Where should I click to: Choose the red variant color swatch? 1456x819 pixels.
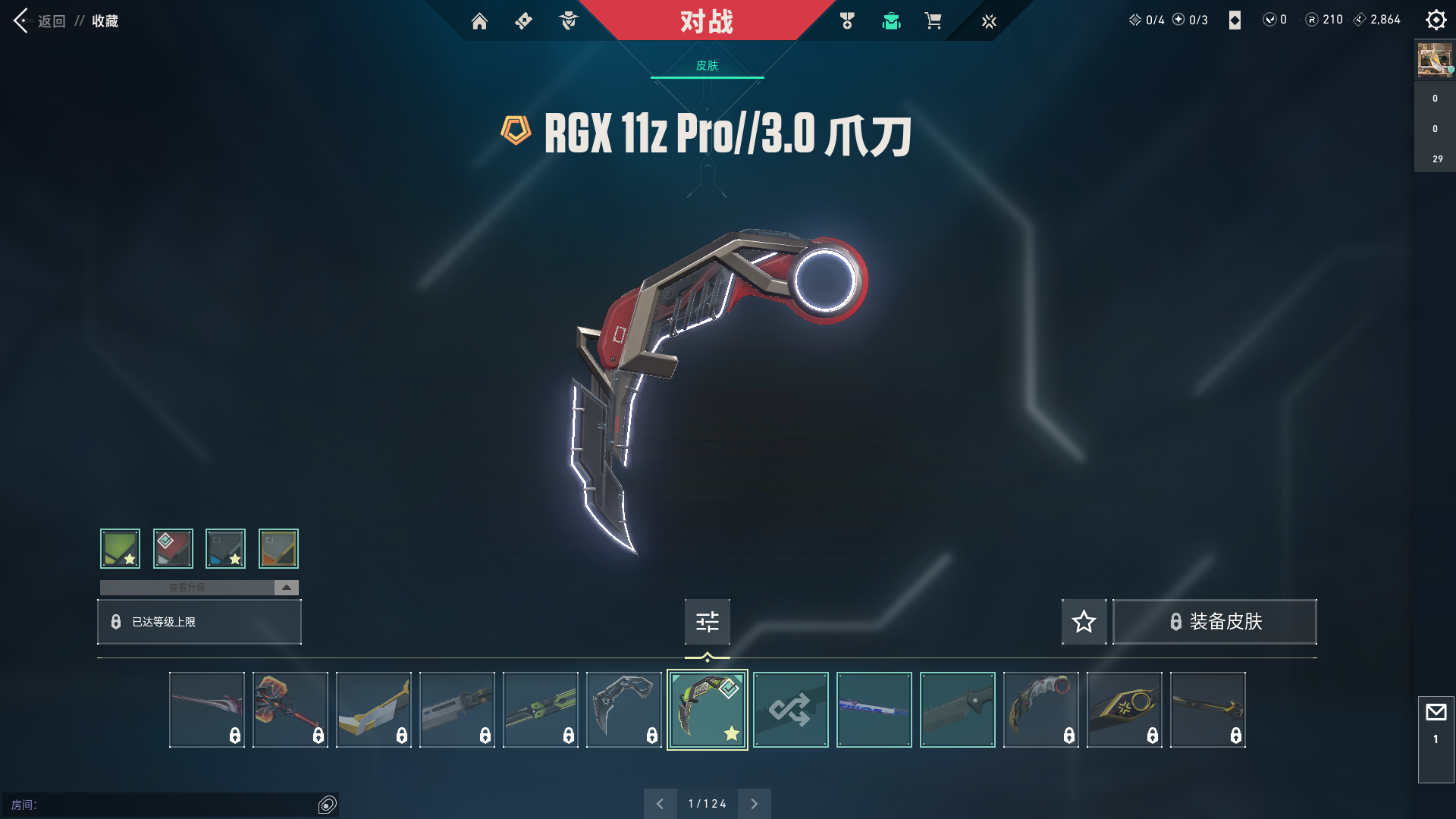173,548
